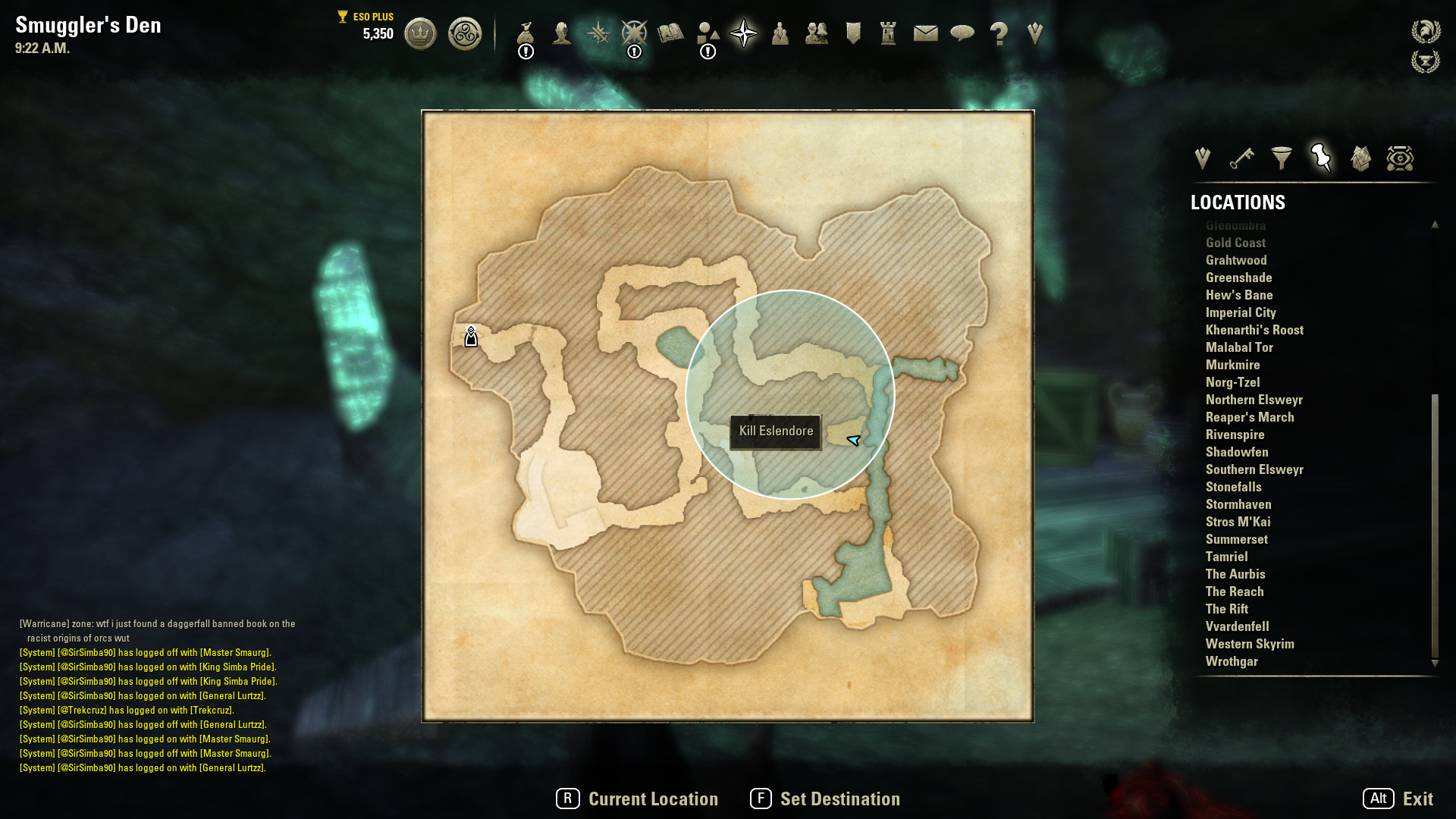Open the inventory bag icon
Viewport: 1456px width, 819px height.
point(526,34)
